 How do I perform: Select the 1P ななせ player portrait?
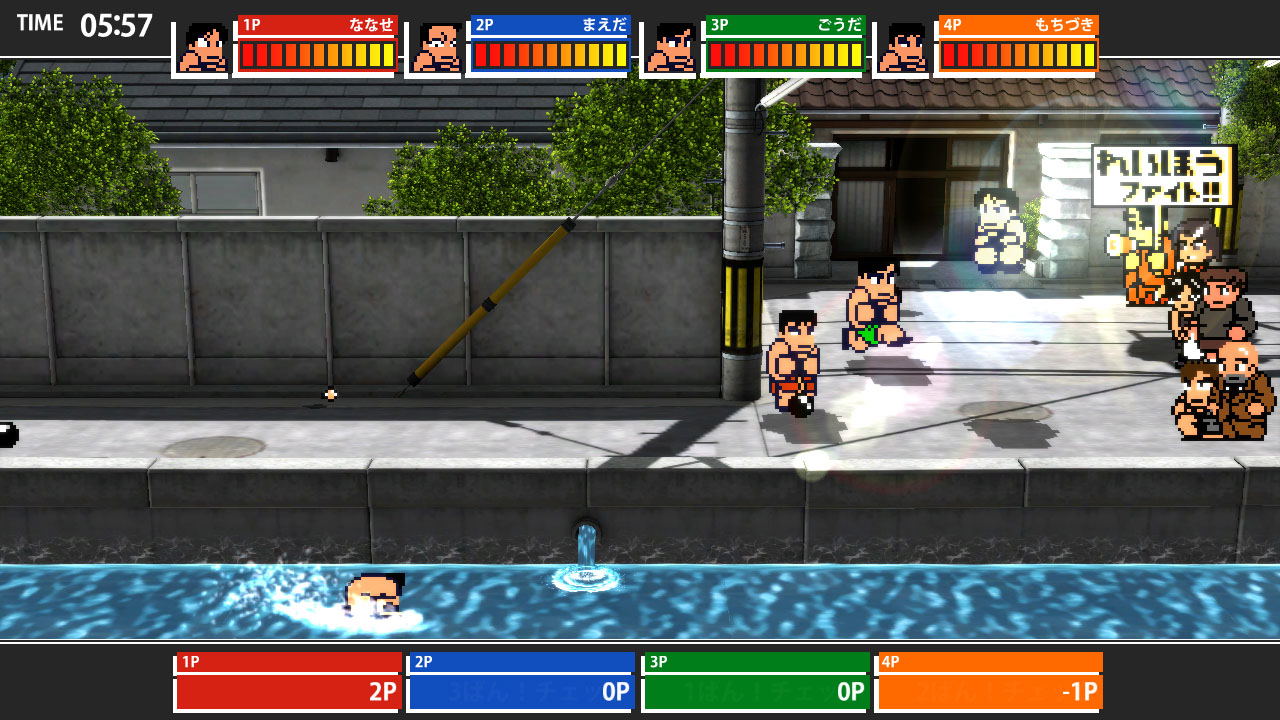point(203,48)
